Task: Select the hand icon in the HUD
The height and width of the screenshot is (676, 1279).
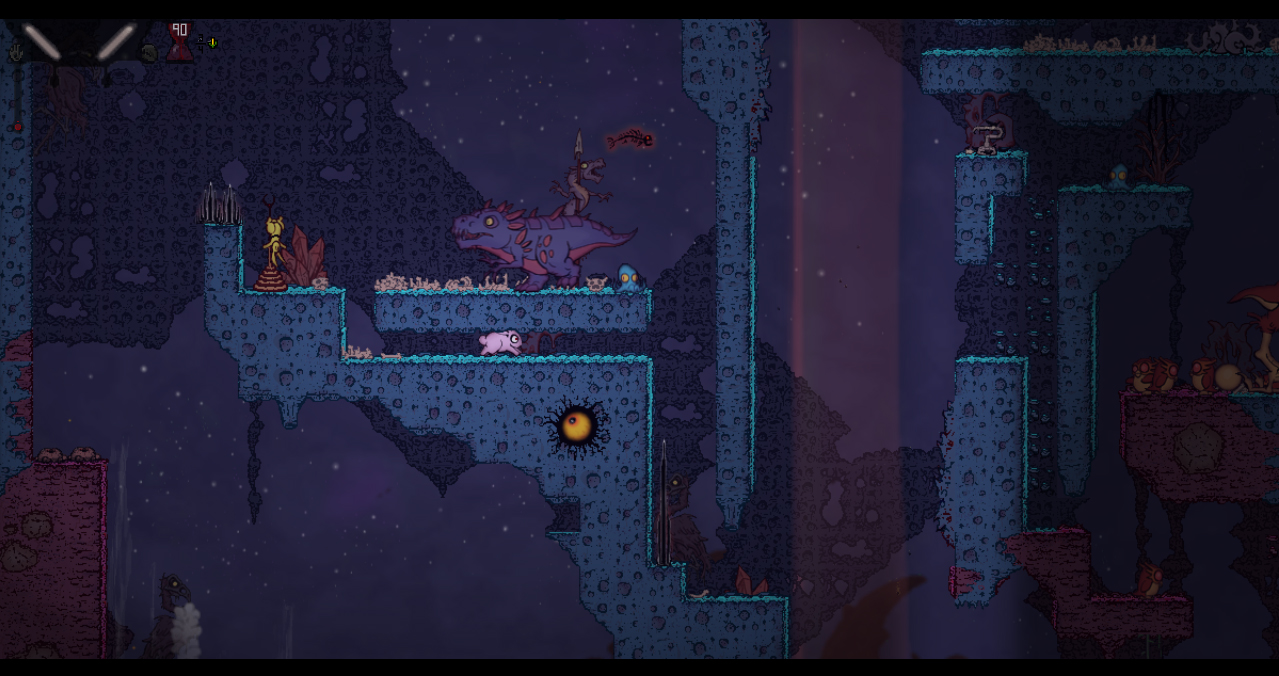Action: tap(17, 53)
